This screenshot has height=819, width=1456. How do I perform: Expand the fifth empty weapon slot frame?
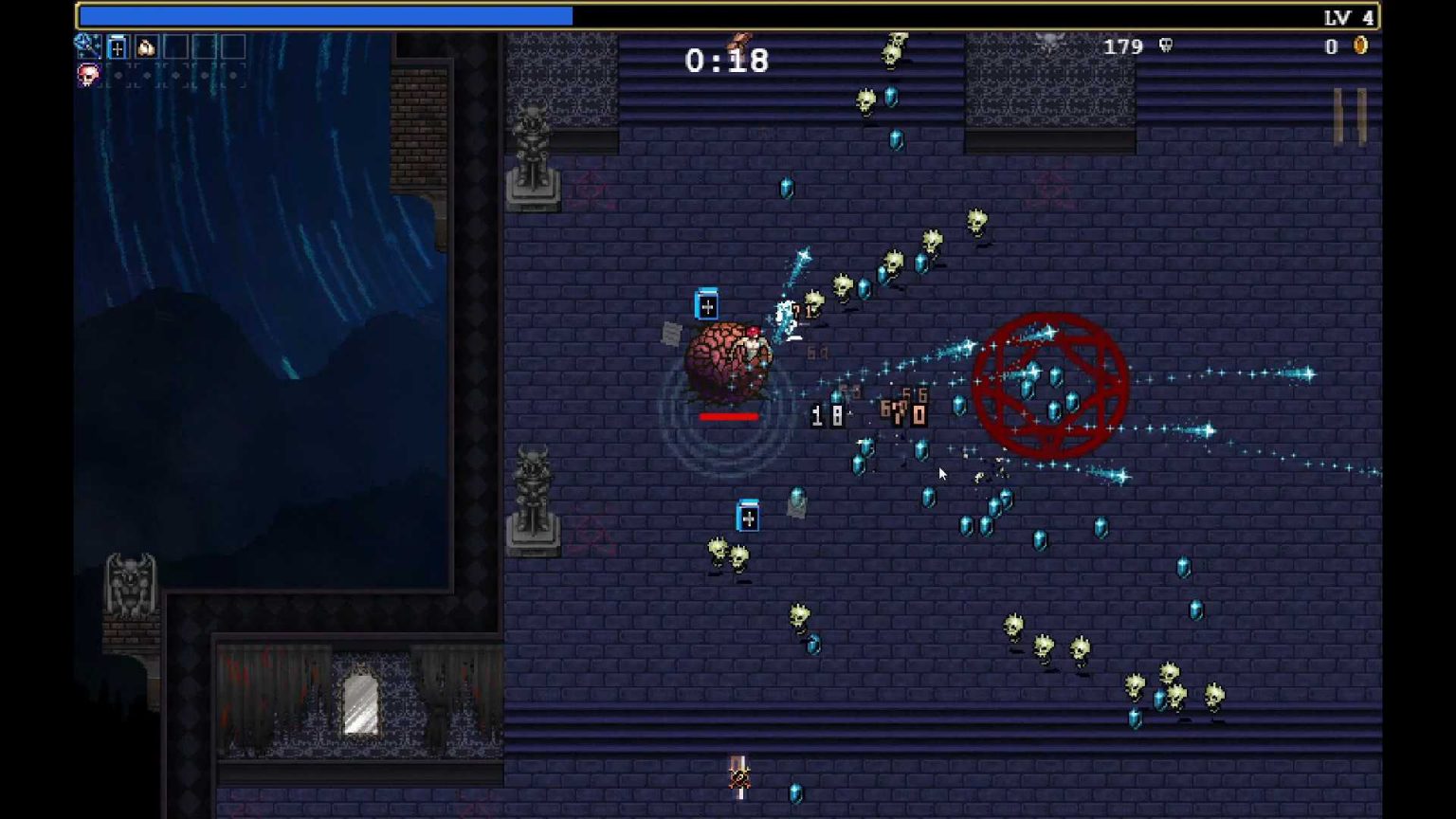click(x=203, y=46)
